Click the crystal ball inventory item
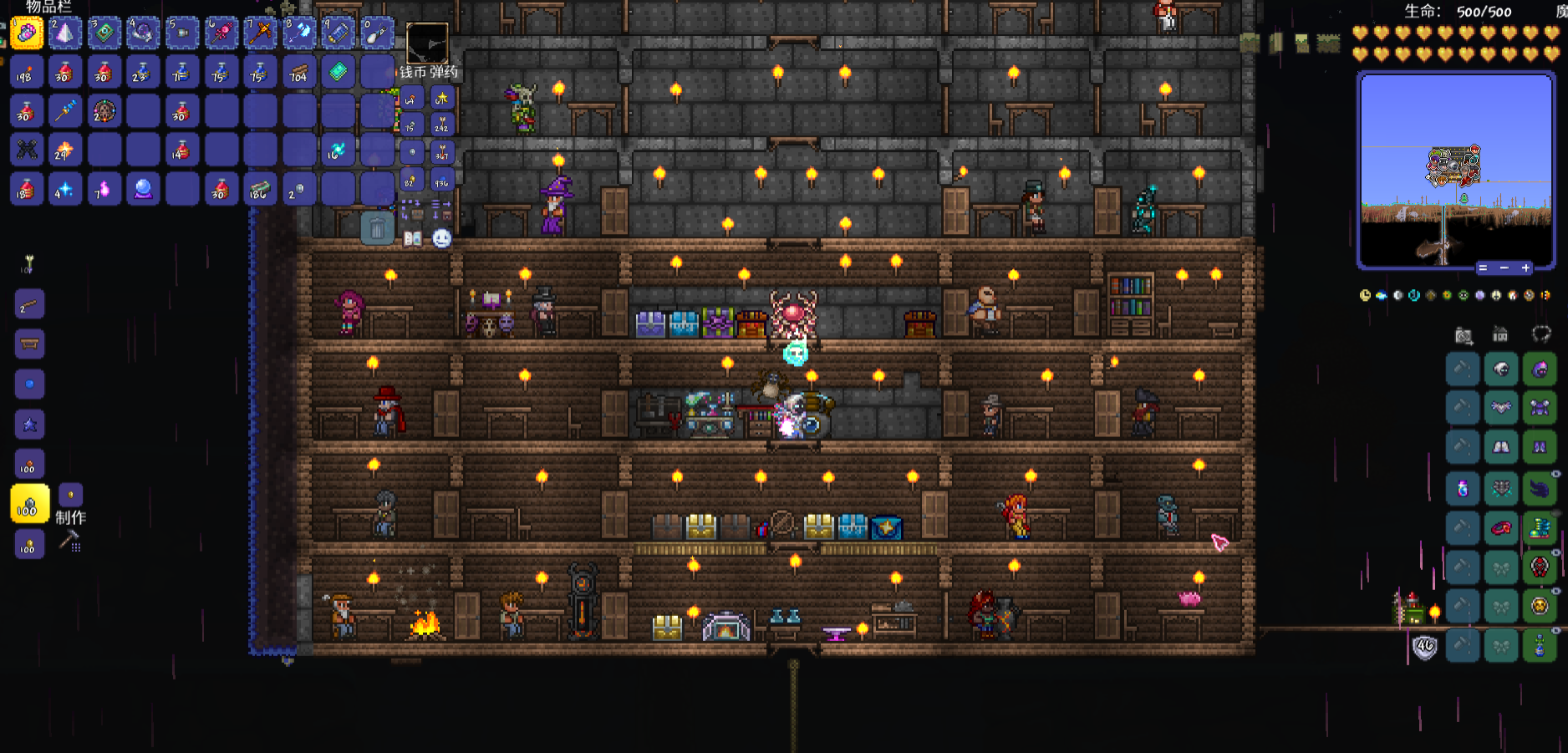This screenshot has height=753, width=1568. click(x=142, y=189)
